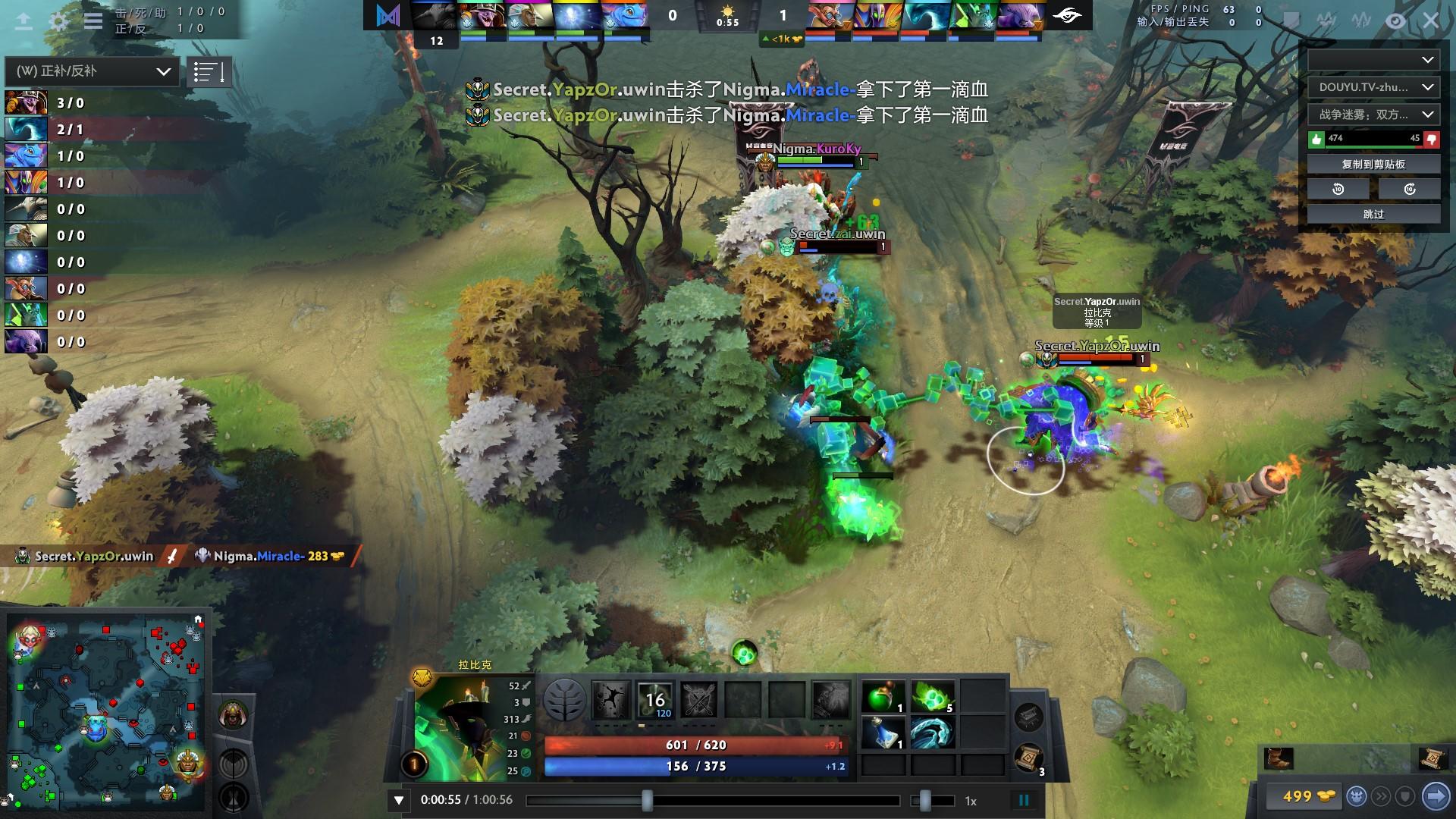Rewind the replay ten seconds
This screenshot has height=819, width=1456.
click(1338, 189)
